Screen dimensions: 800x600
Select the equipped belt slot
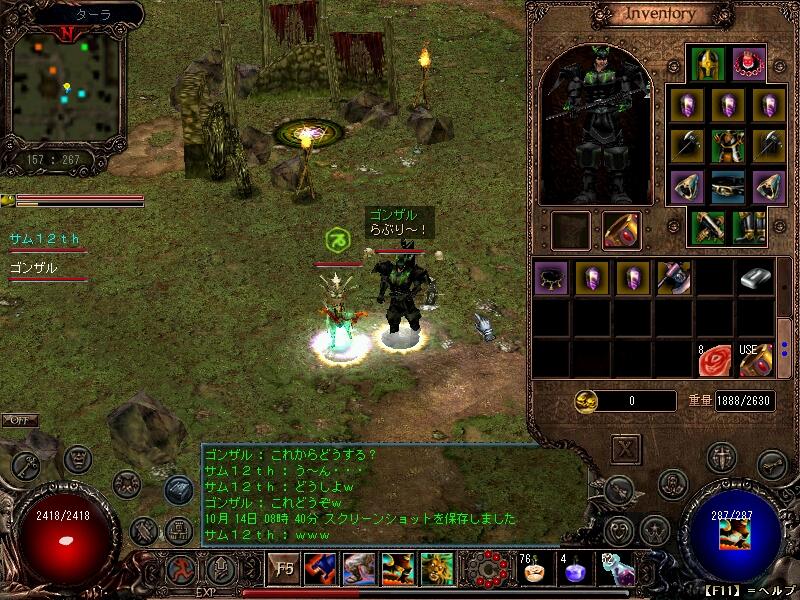point(727,187)
